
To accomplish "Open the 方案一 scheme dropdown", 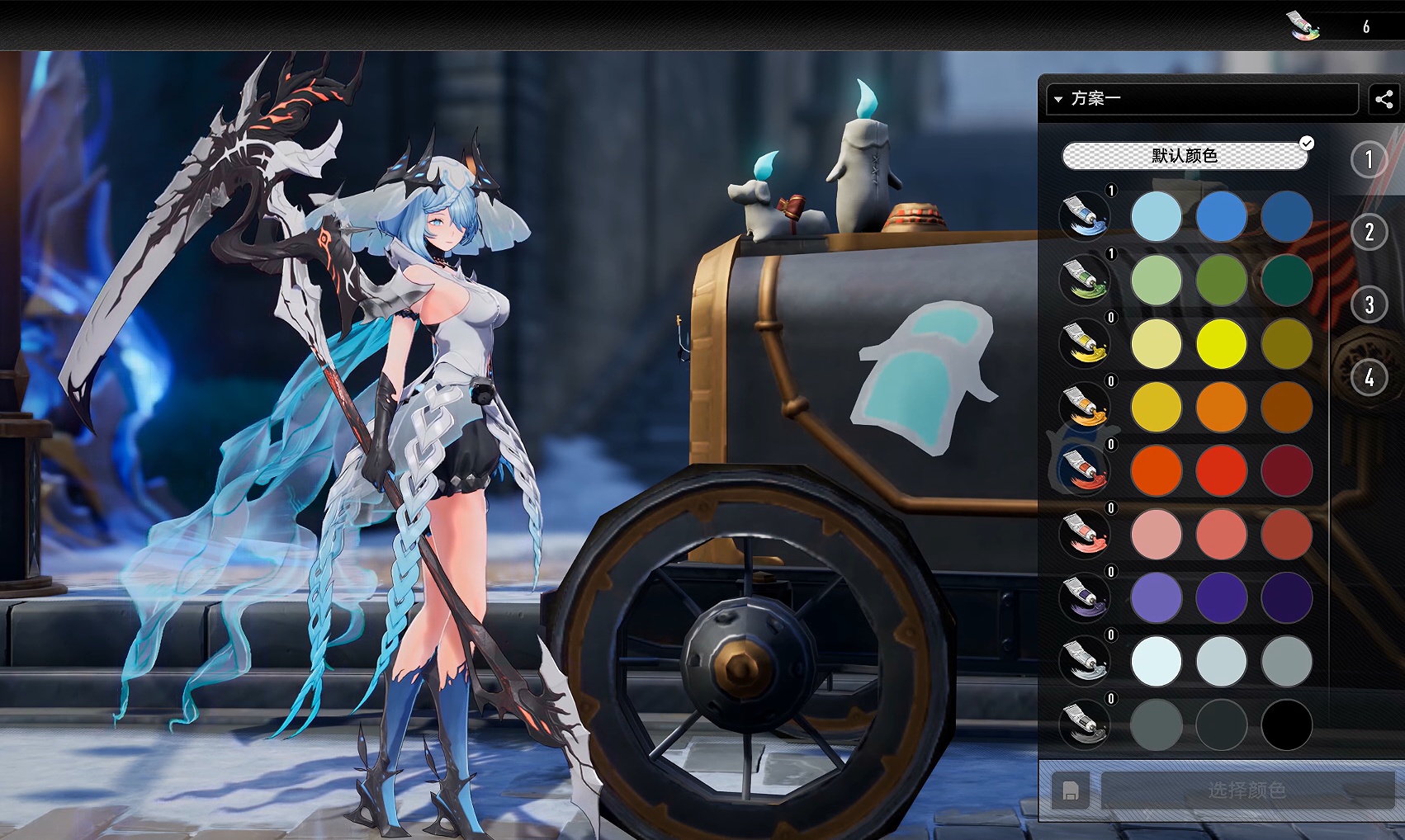I will [x=1201, y=99].
